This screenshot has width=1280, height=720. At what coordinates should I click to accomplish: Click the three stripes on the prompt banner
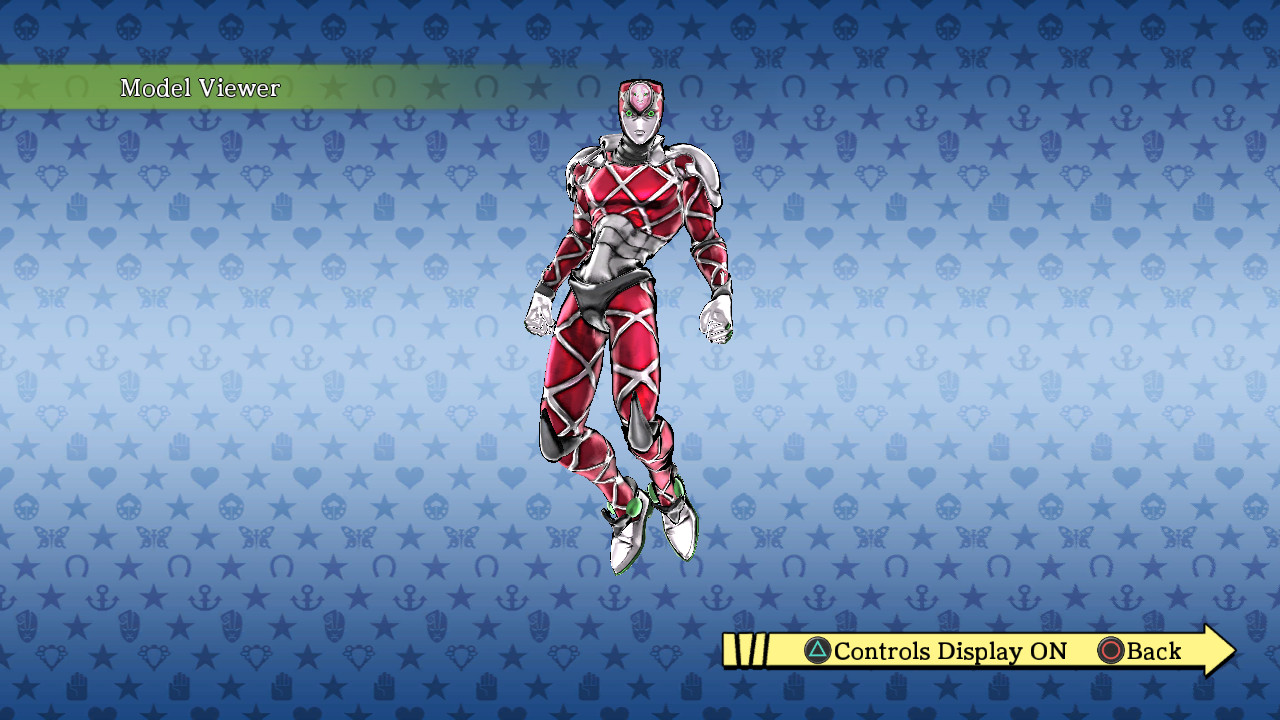click(x=744, y=650)
